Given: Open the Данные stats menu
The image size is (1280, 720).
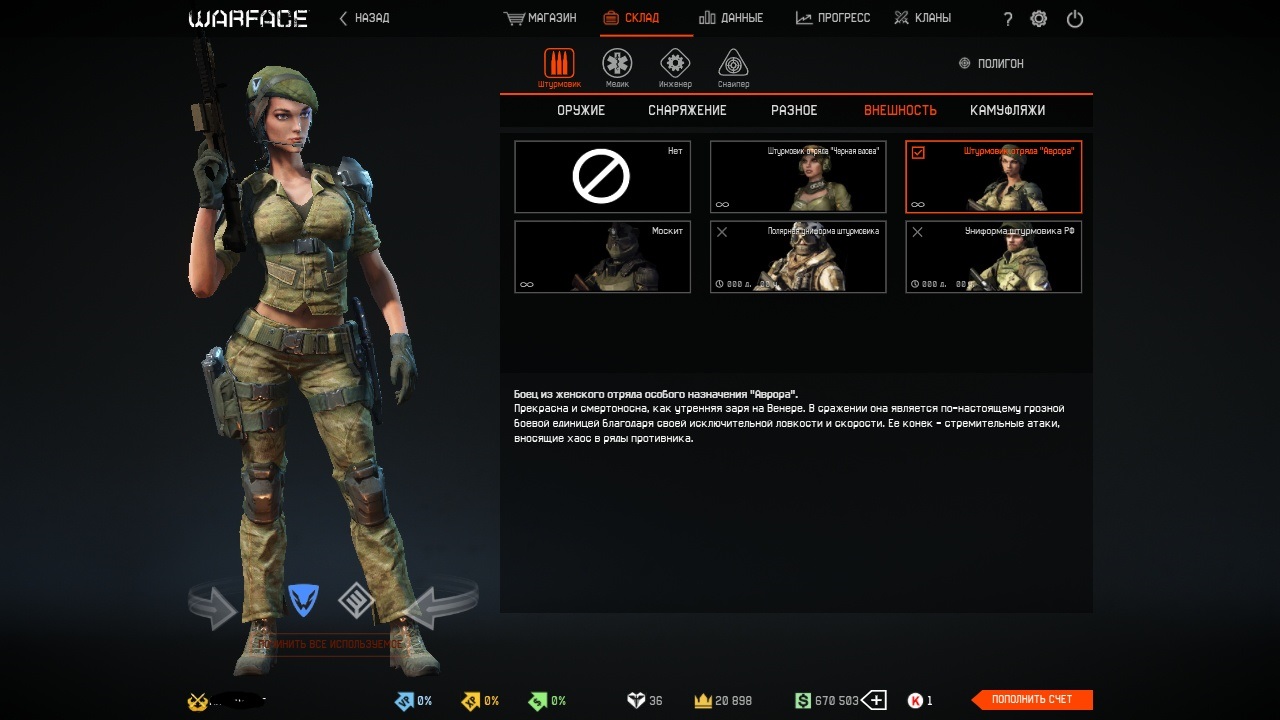Looking at the screenshot, I should [731, 18].
